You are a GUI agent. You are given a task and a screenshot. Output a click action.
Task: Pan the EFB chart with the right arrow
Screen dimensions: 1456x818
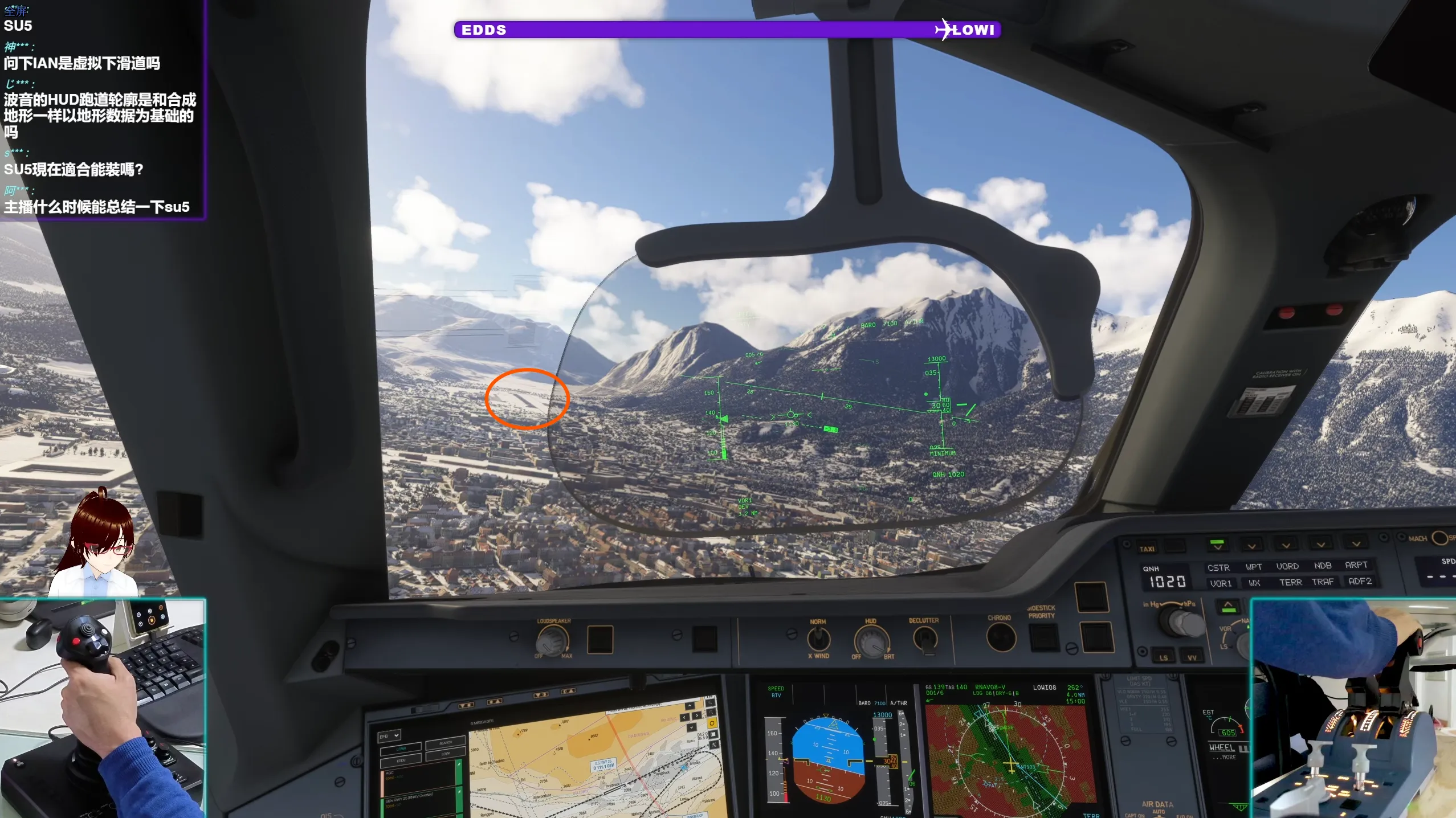point(697,715)
